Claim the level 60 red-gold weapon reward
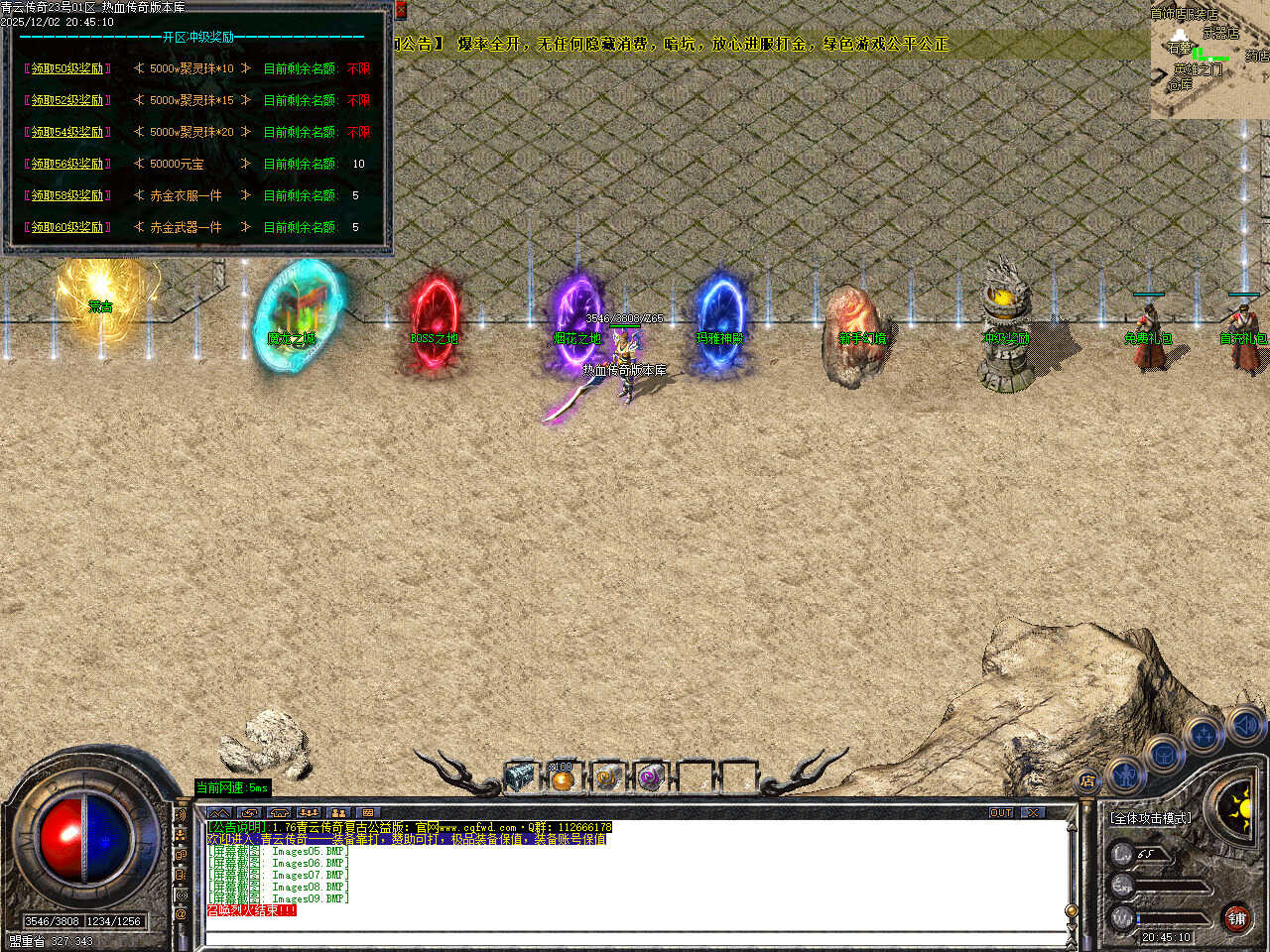This screenshot has height=952, width=1270. [67, 228]
